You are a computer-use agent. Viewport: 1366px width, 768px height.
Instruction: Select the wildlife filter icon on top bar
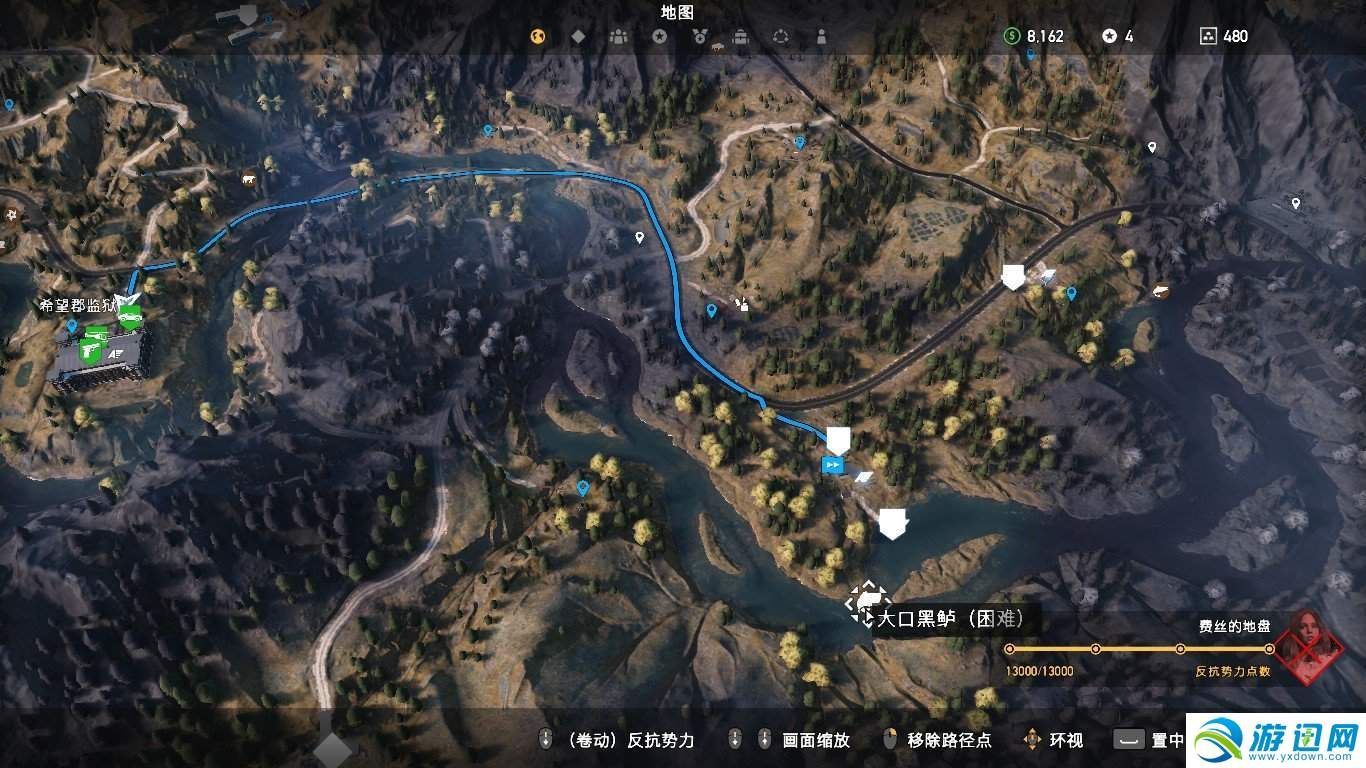[537, 36]
